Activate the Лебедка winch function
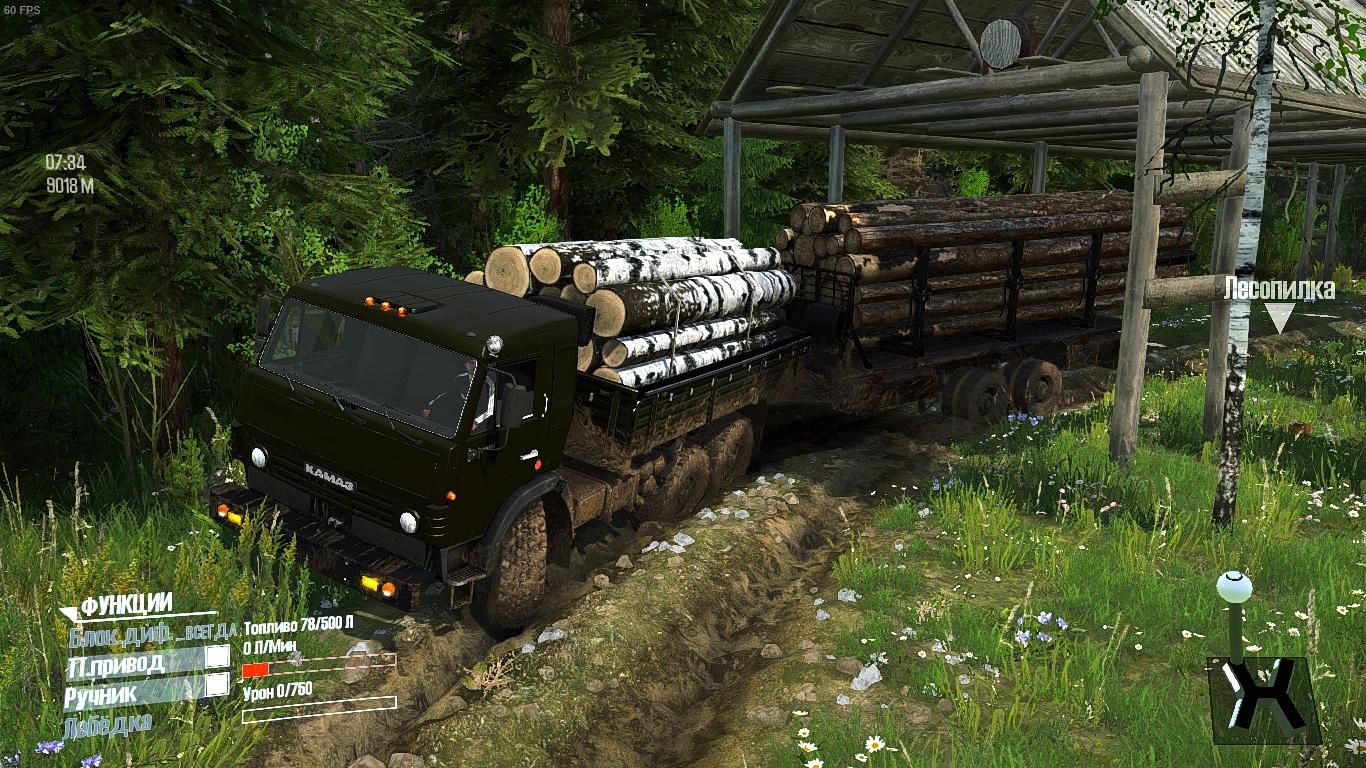 click(x=107, y=723)
